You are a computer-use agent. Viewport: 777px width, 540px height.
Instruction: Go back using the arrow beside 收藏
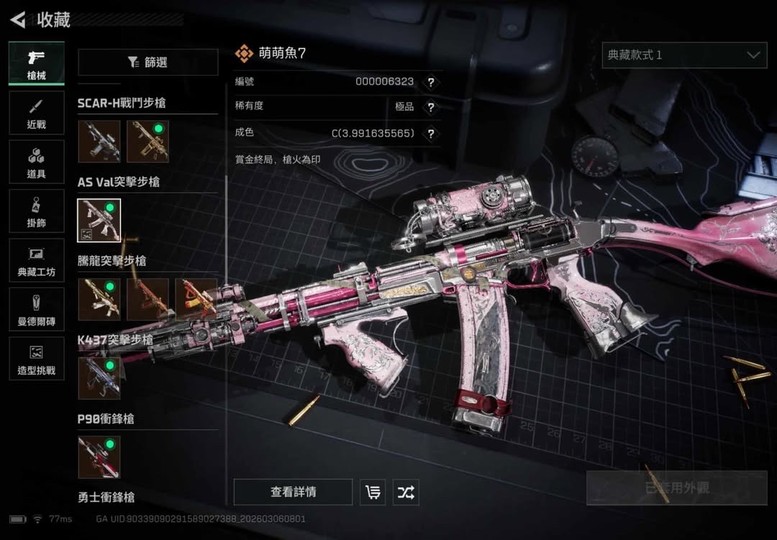[x=17, y=19]
